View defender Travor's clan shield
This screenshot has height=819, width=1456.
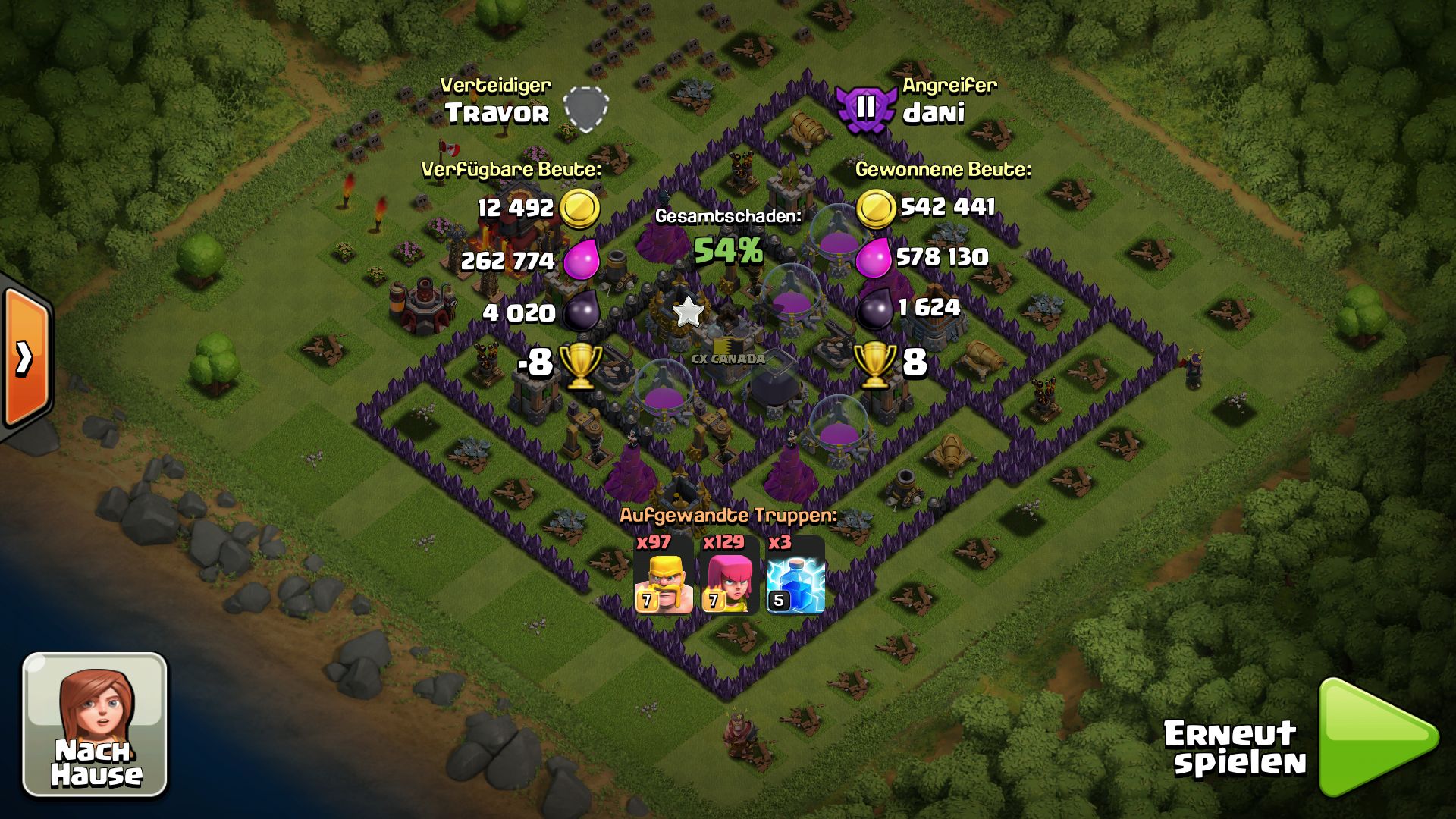(586, 108)
